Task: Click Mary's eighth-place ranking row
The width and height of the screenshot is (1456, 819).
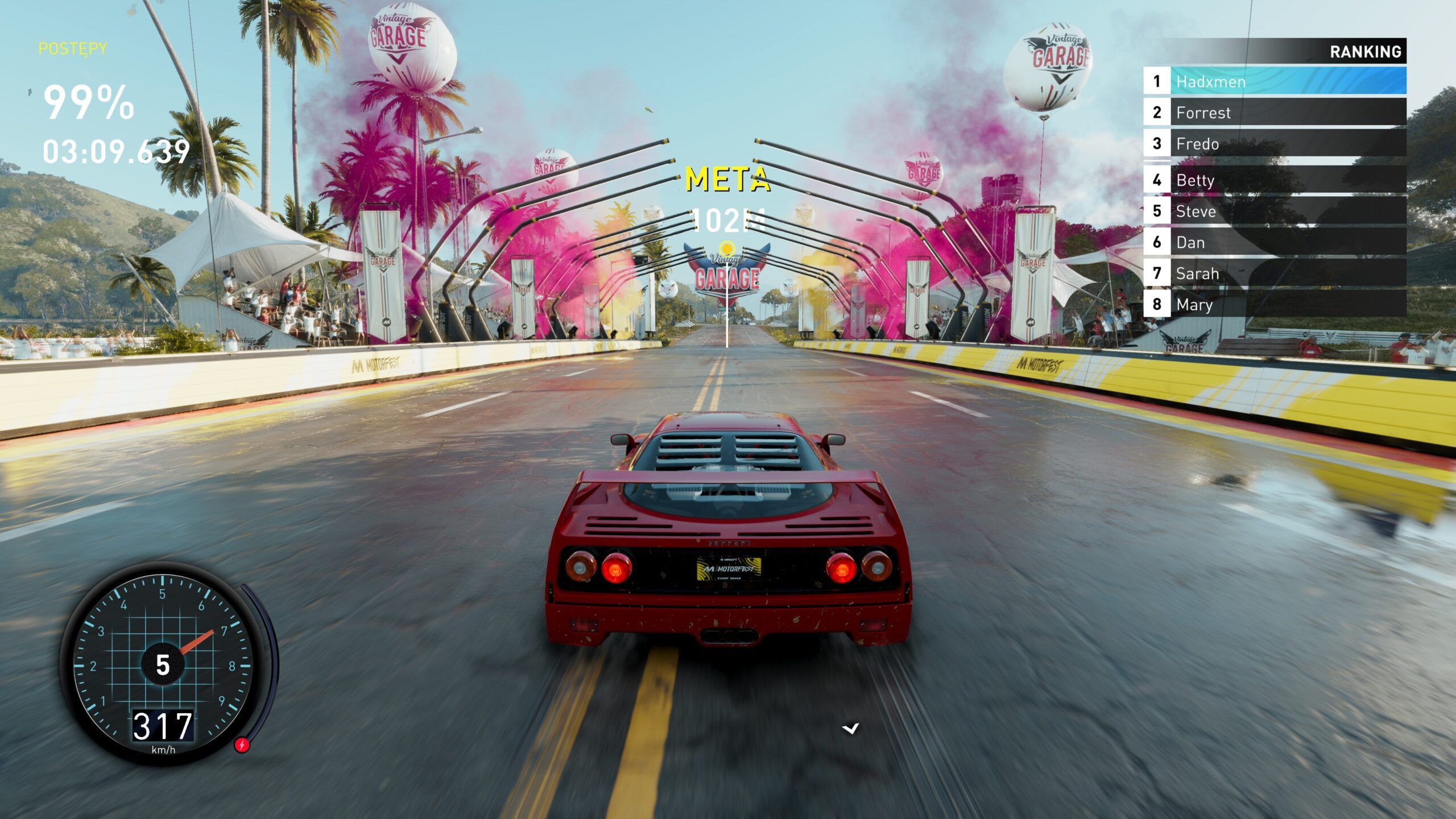Action: [1274, 305]
